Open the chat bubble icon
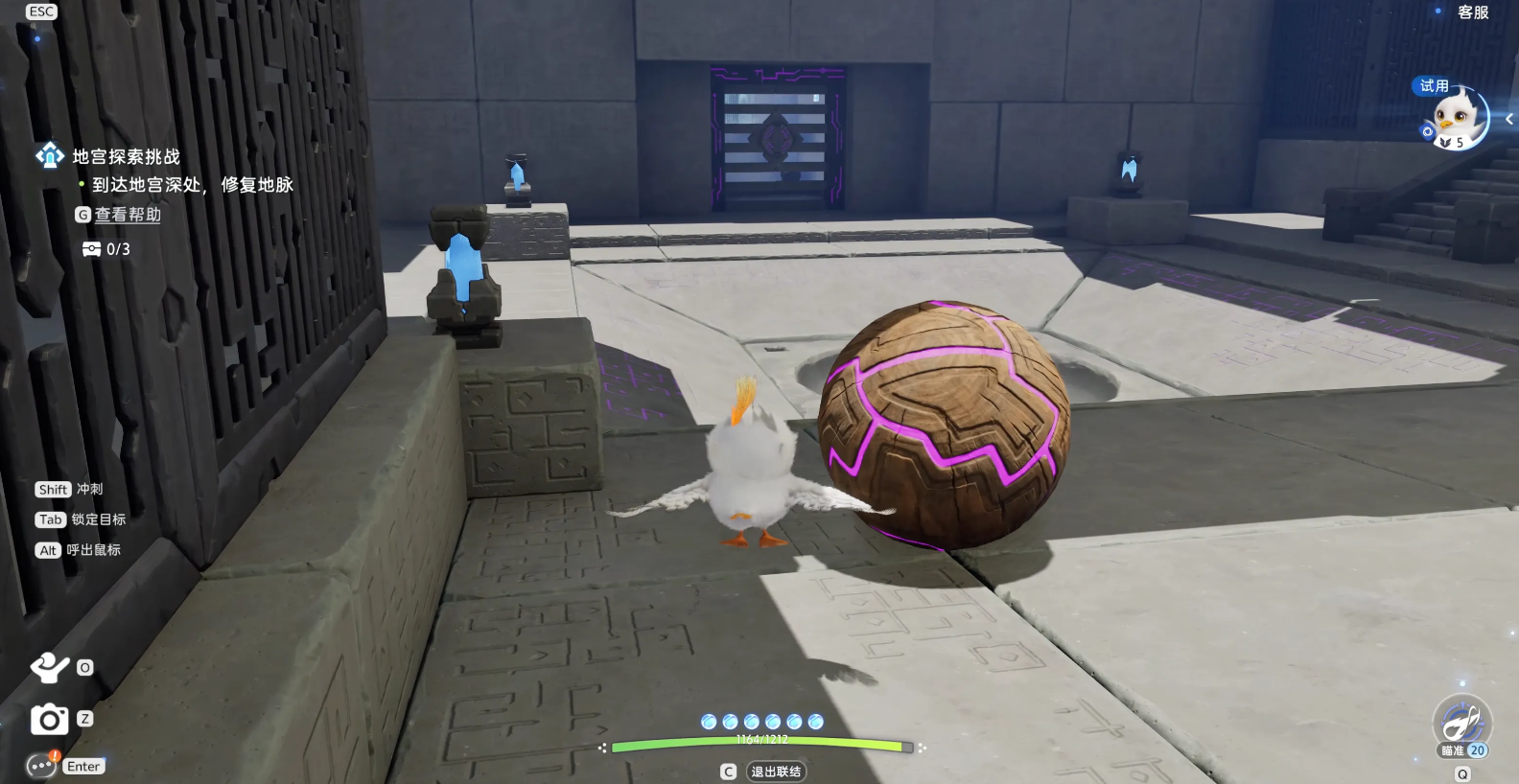Viewport: 1519px width, 784px height. coord(40,766)
